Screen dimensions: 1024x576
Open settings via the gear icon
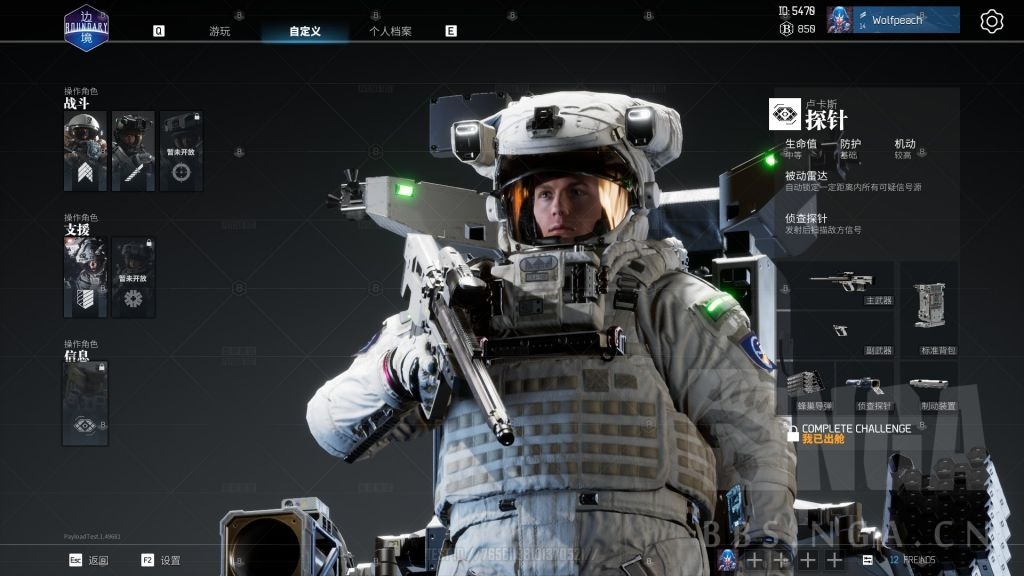click(x=991, y=21)
